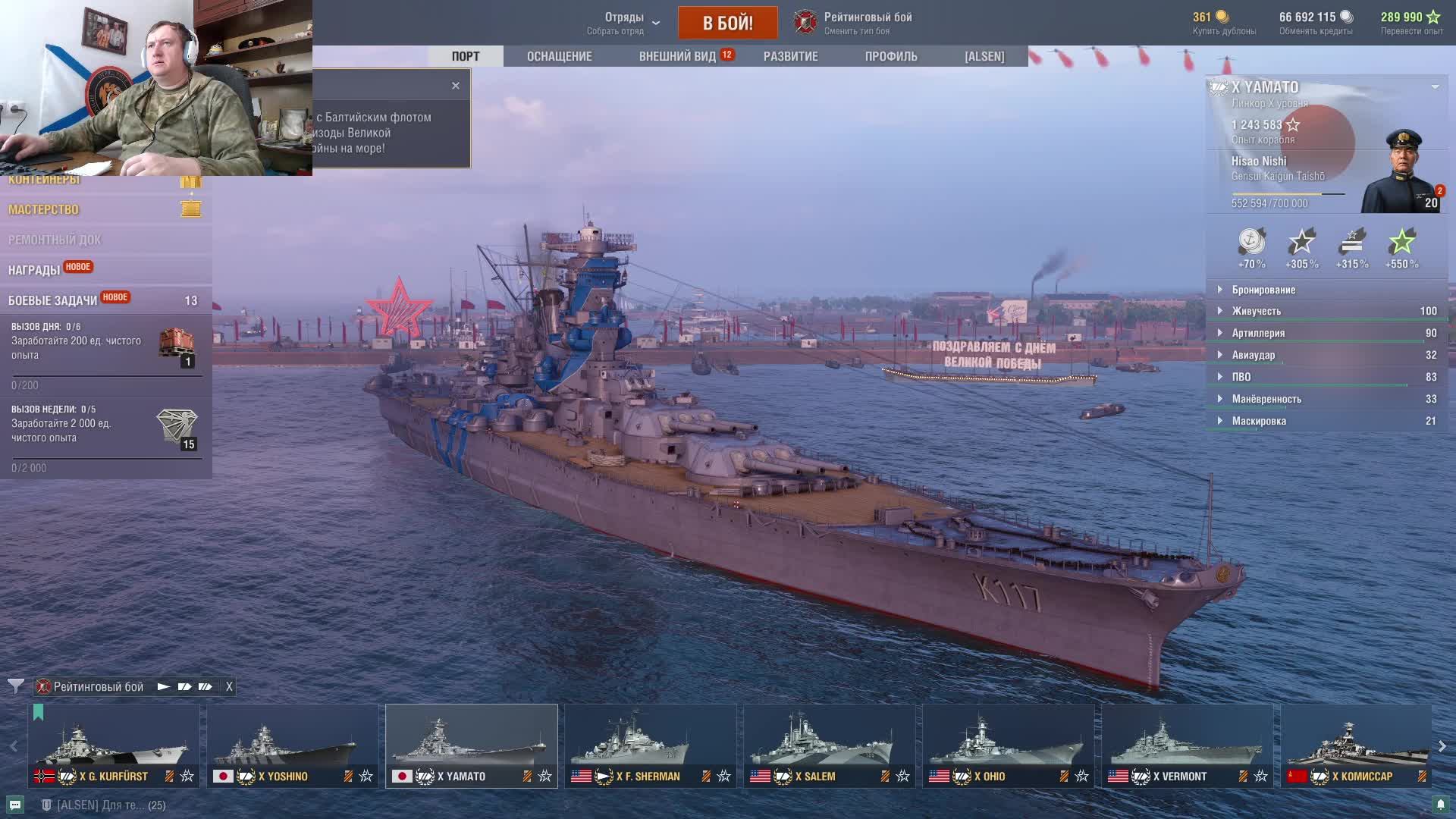The height and width of the screenshot is (819, 1456).
Task: Choose the X G. Kurfürst ship
Action: click(x=114, y=745)
